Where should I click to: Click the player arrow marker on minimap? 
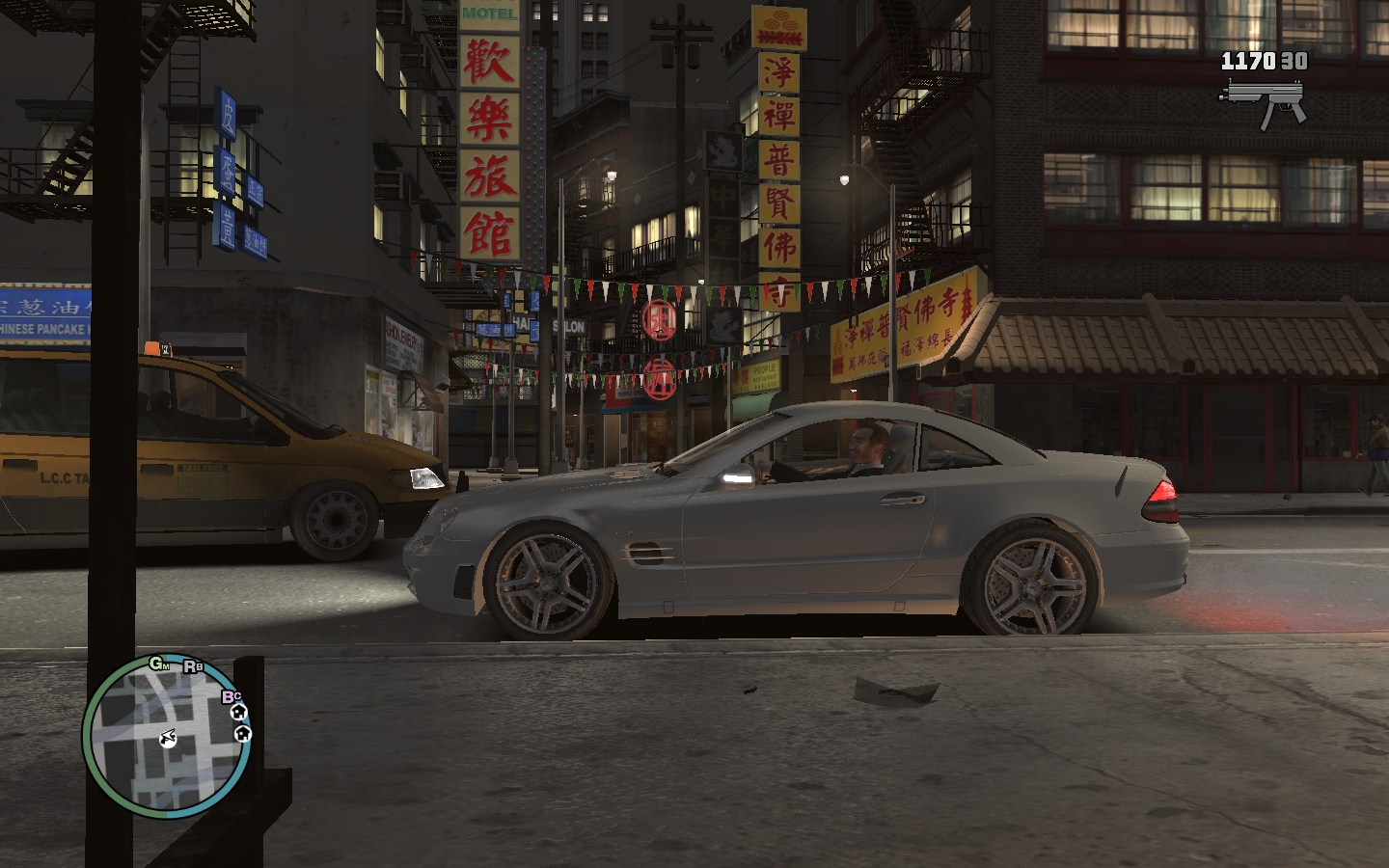click(168, 739)
